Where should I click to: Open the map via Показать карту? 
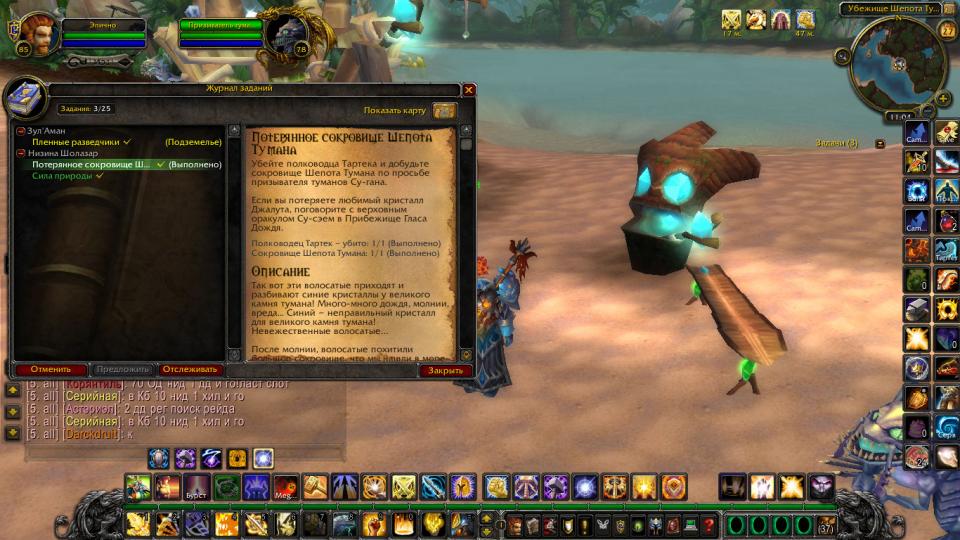445,110
